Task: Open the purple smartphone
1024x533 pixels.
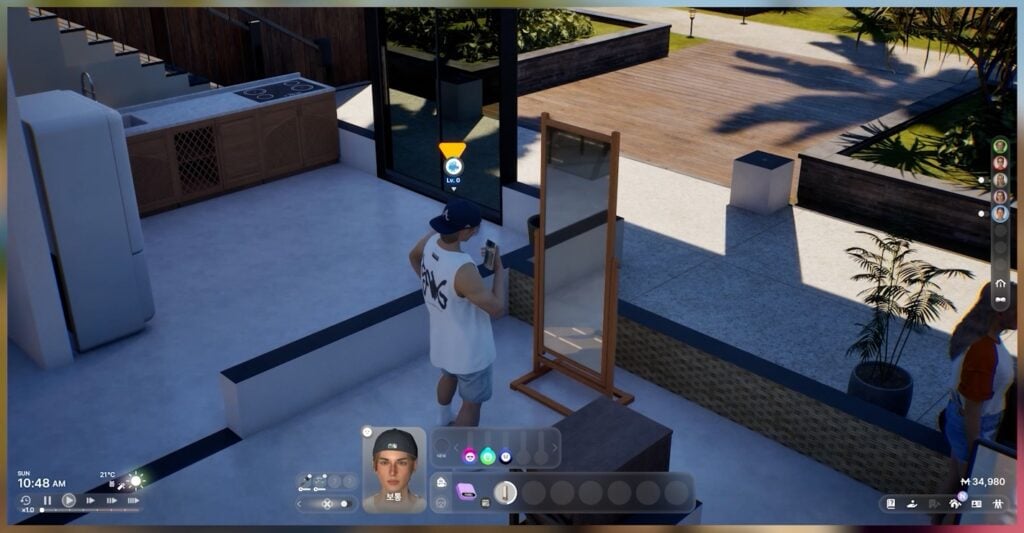Action: (x=465, y=491)
